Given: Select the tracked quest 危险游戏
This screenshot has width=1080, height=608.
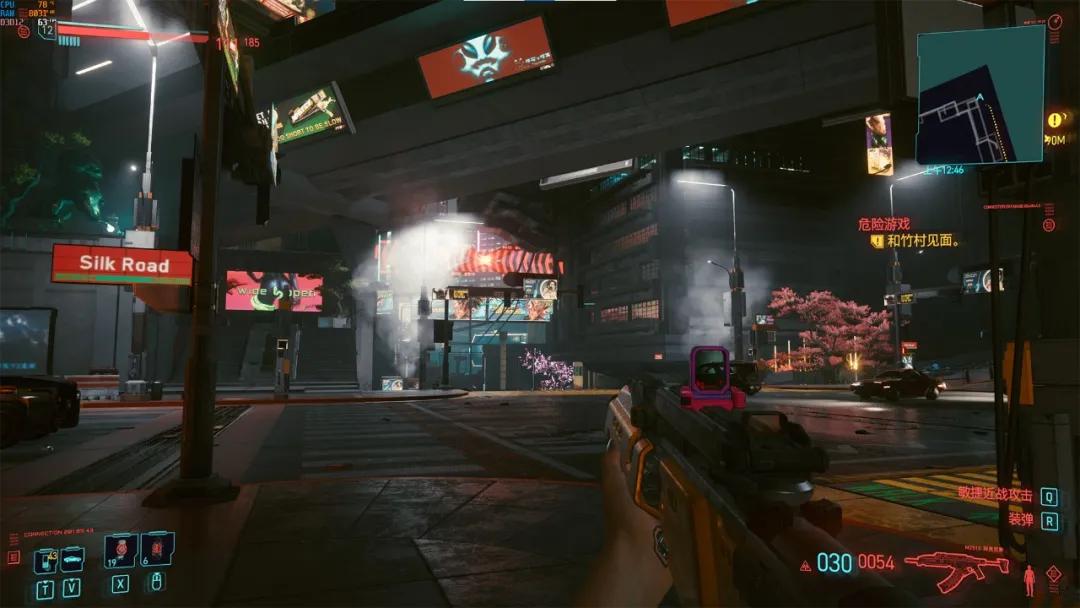Looking at the screenshot, I should (x=883, y=225).
